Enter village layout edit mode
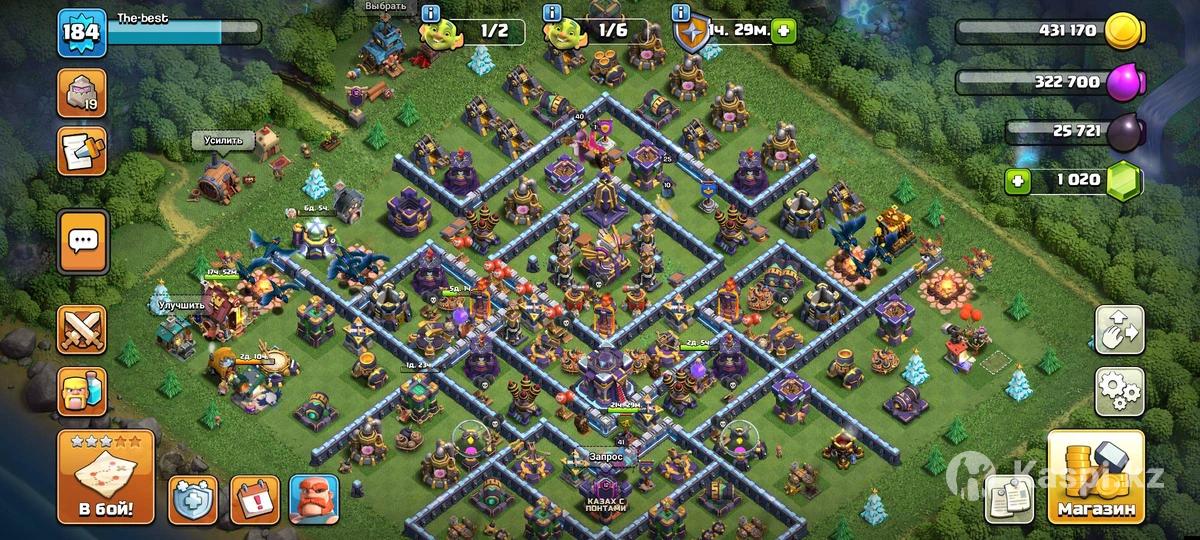This screenshot has width=1200, height=540. click(1119, 329)
